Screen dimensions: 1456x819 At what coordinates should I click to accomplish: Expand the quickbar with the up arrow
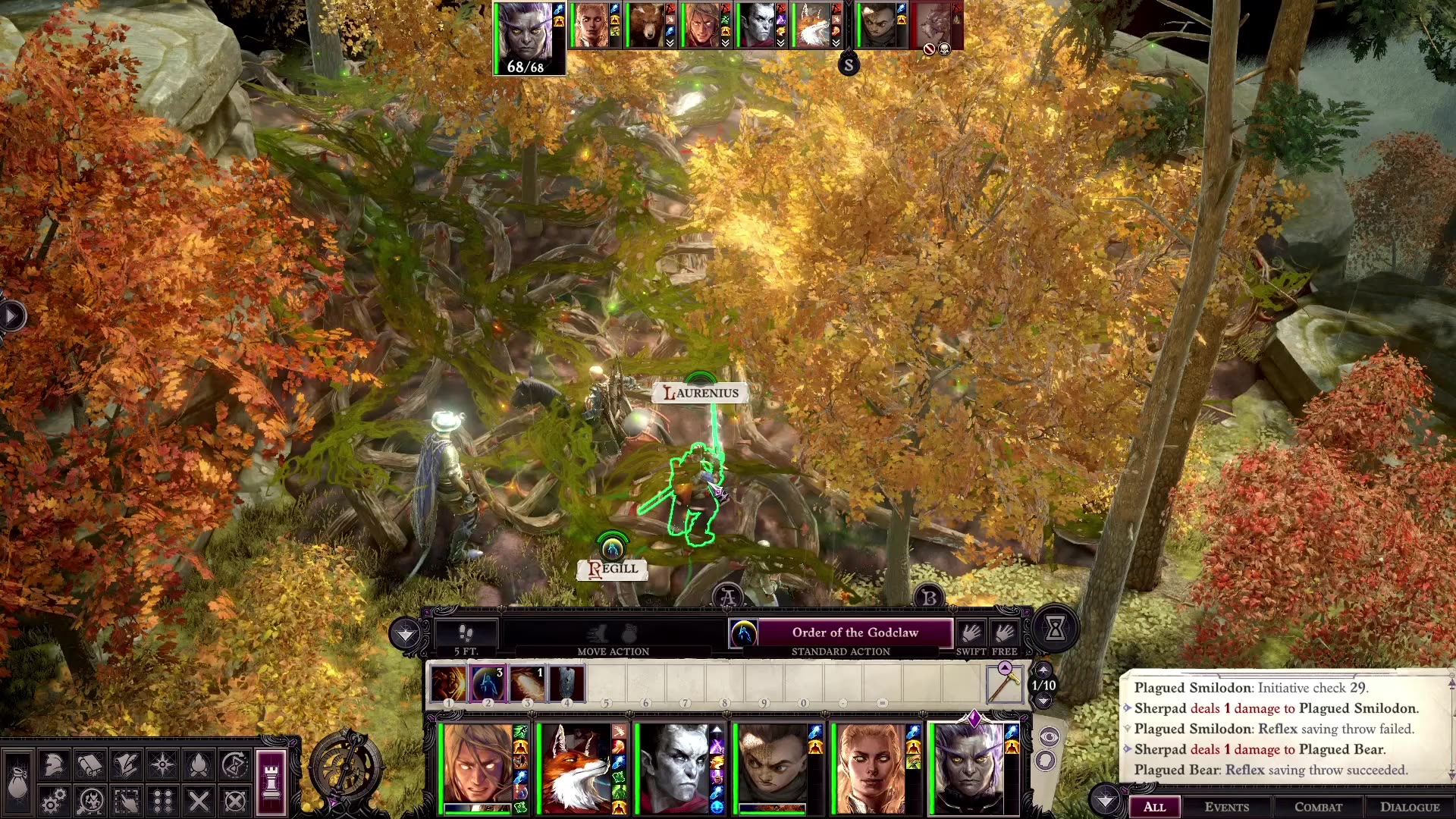(1043, 670)
